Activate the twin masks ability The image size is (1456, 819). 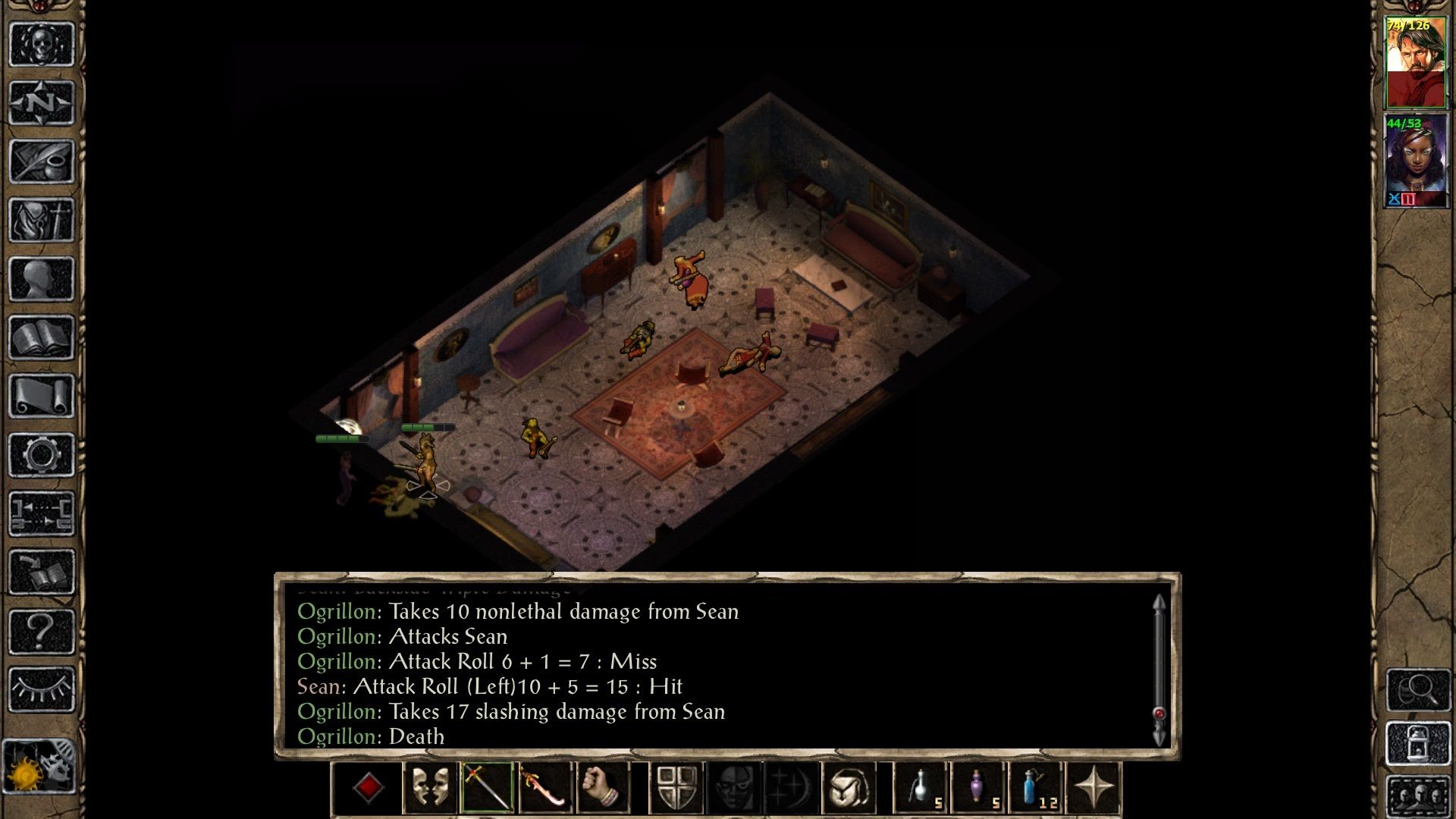[x=430, y=789]
